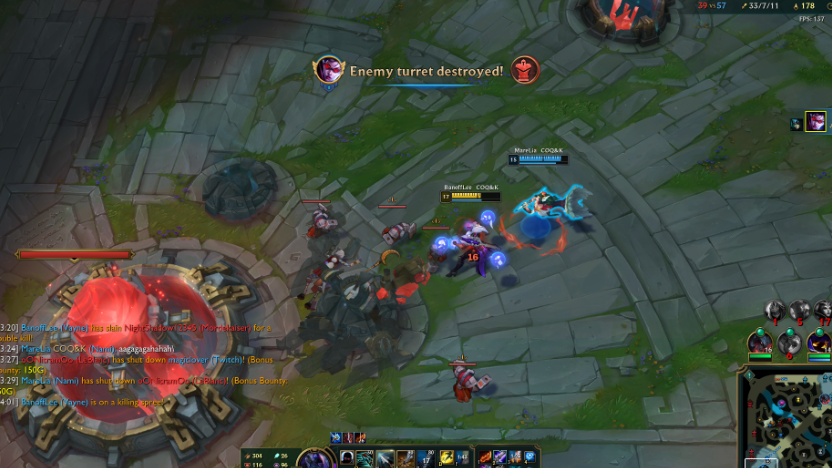Activate the ultimate ability showing 17 cooldown
Screen dimensions: 832x468
point(424,458)
